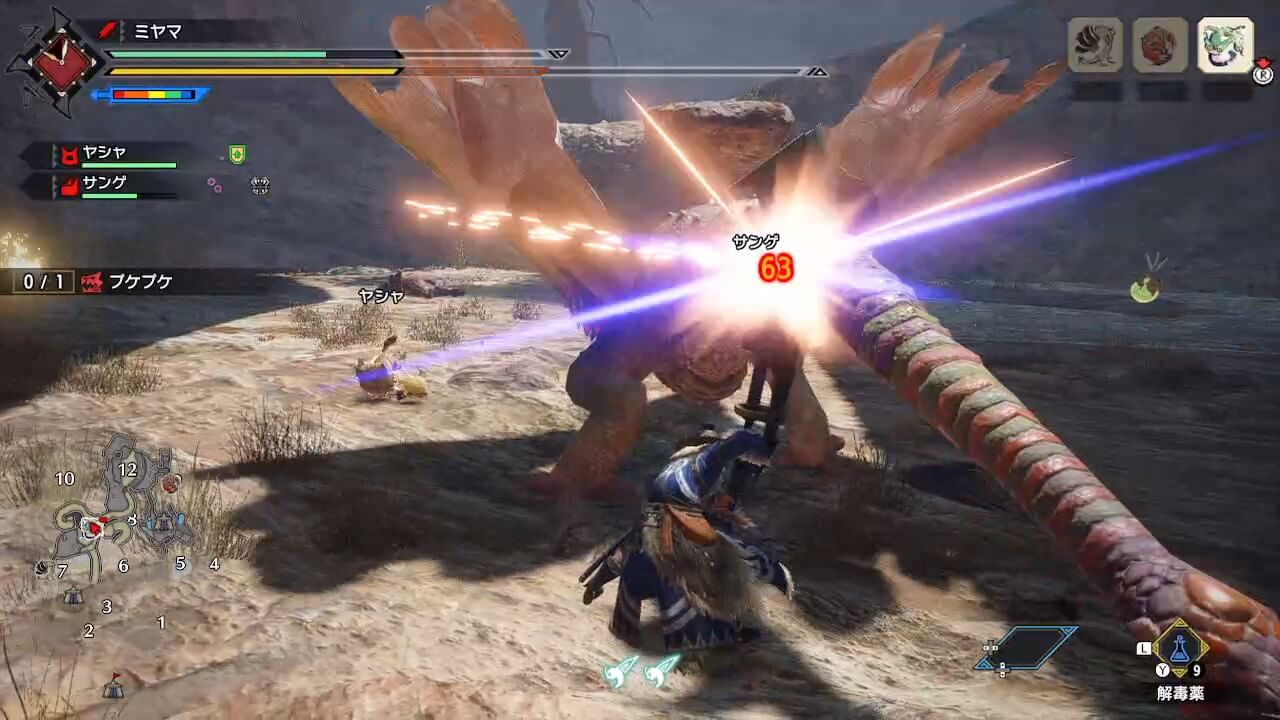Click the wirebug charge icons
The image size is (1280, 720).
(x=641, y=668)
